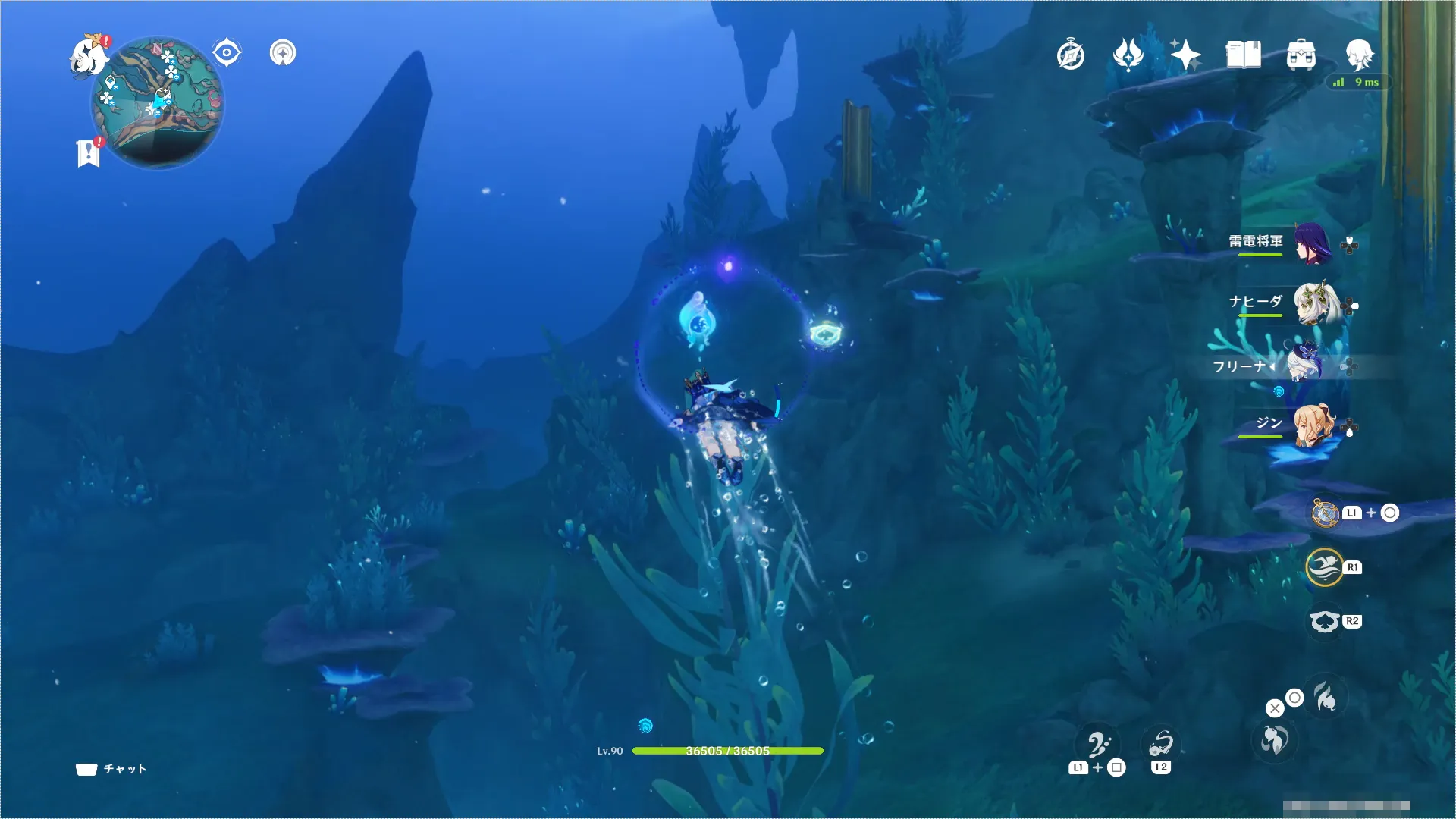This screenshot has width=1456, height=819.
Task: Open the チャット chat box
Action: [111, 769]
